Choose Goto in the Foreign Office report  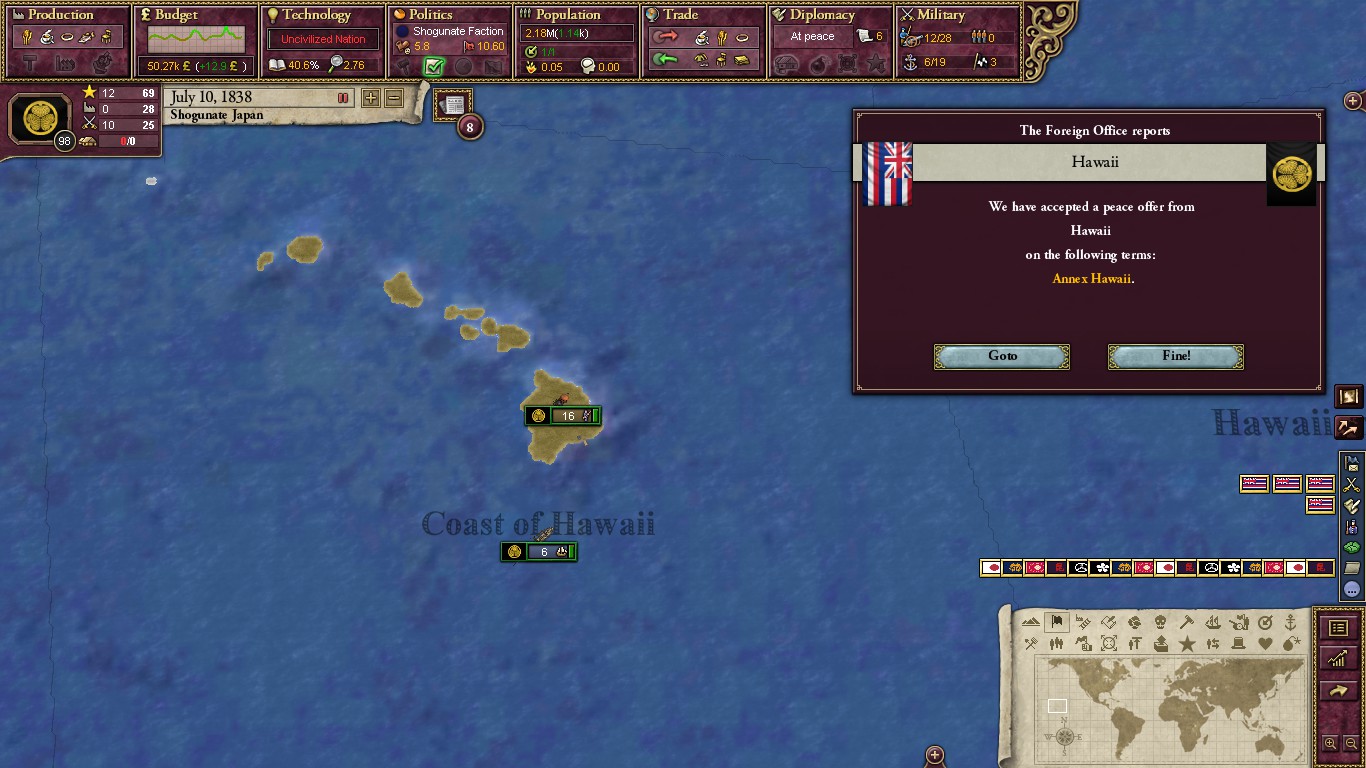pos(1001,357)
